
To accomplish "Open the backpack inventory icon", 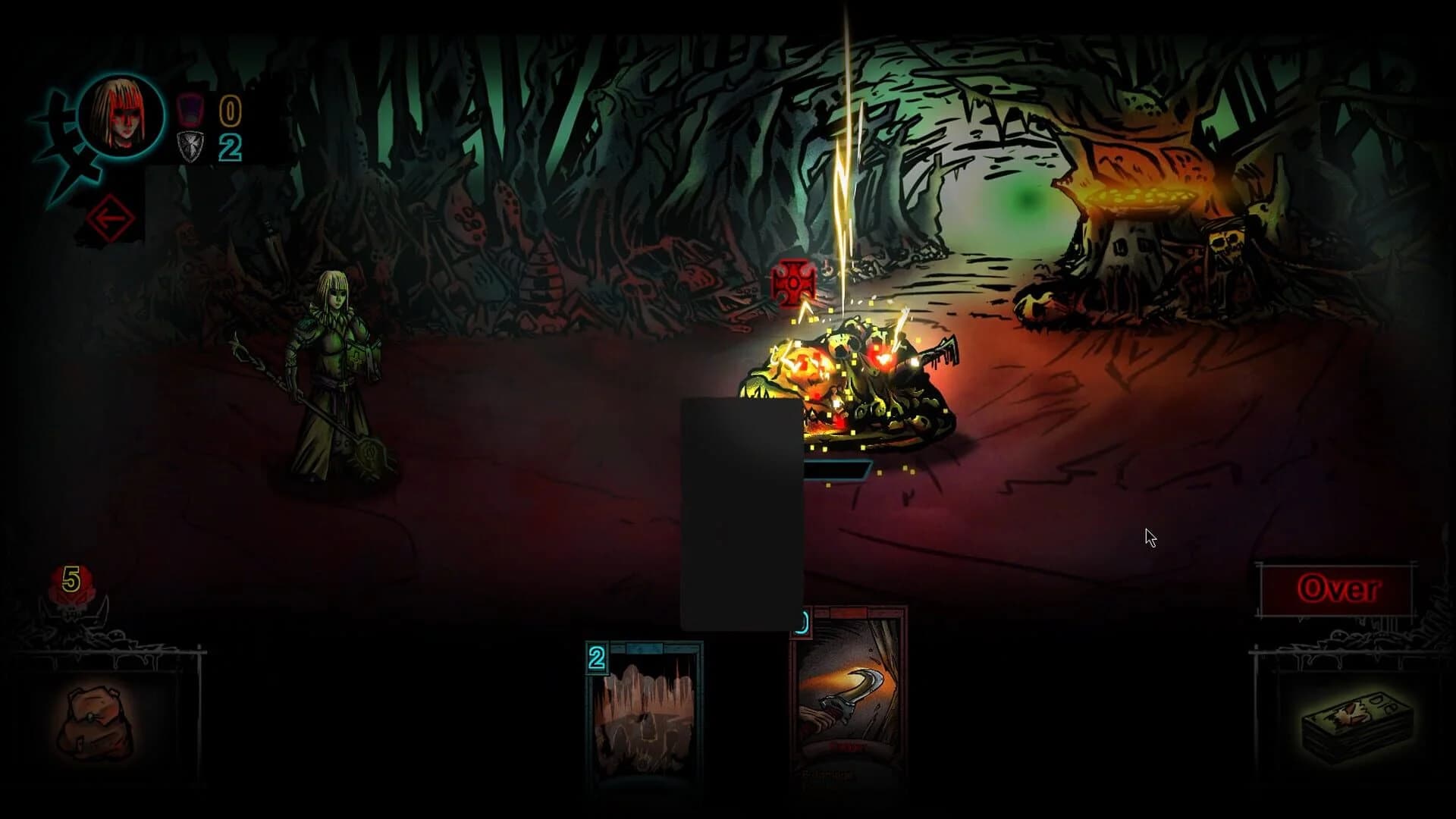I will pyautogui.click(x=95, y=720).
